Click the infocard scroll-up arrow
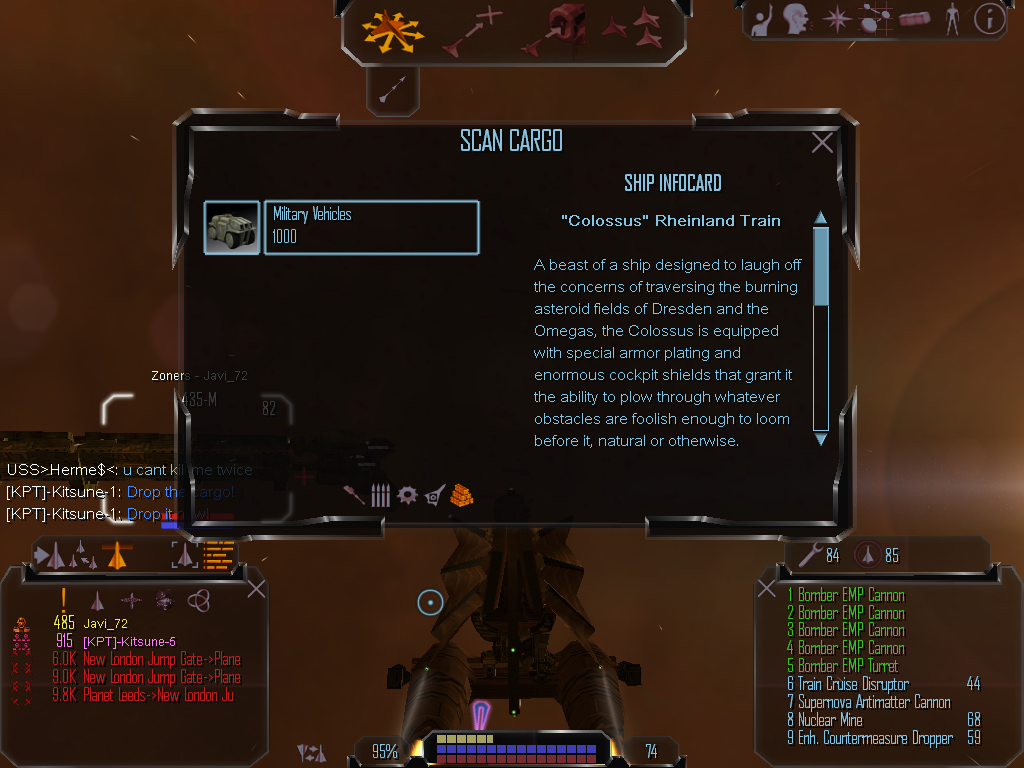 coord(821,218)
